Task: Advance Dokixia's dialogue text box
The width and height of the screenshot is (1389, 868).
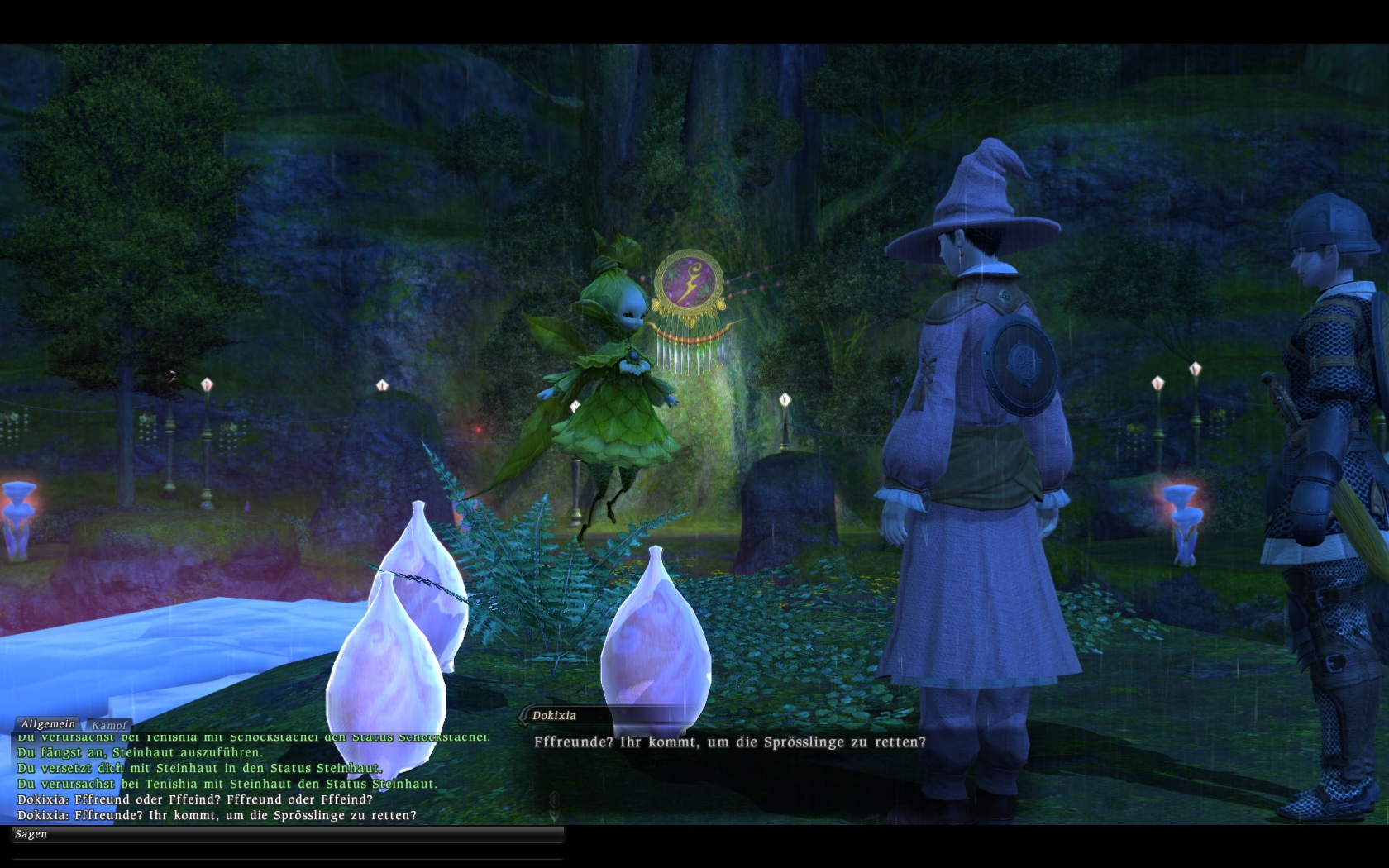Action: (x=729, y=742)
